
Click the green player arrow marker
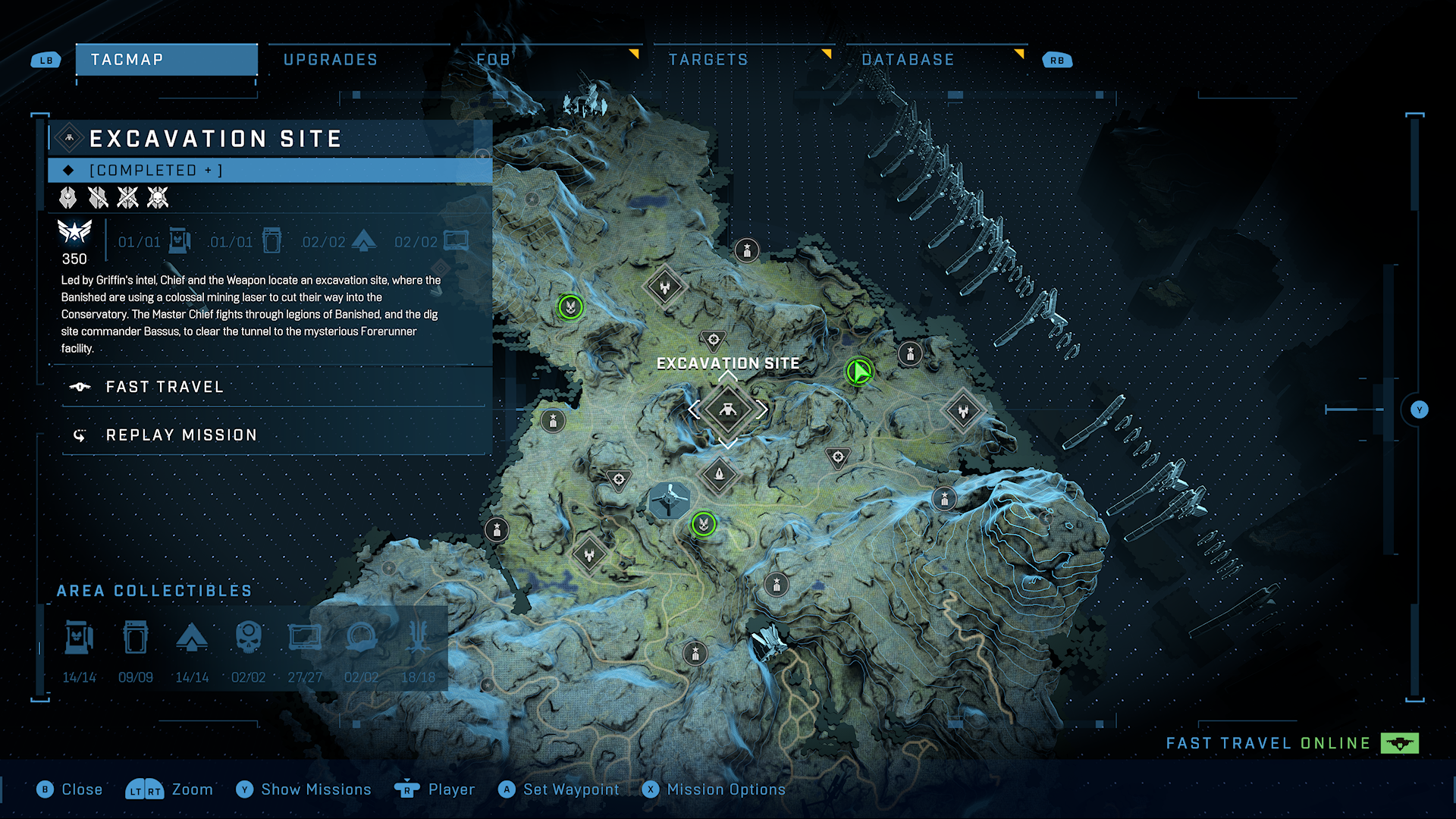[859, 372]
